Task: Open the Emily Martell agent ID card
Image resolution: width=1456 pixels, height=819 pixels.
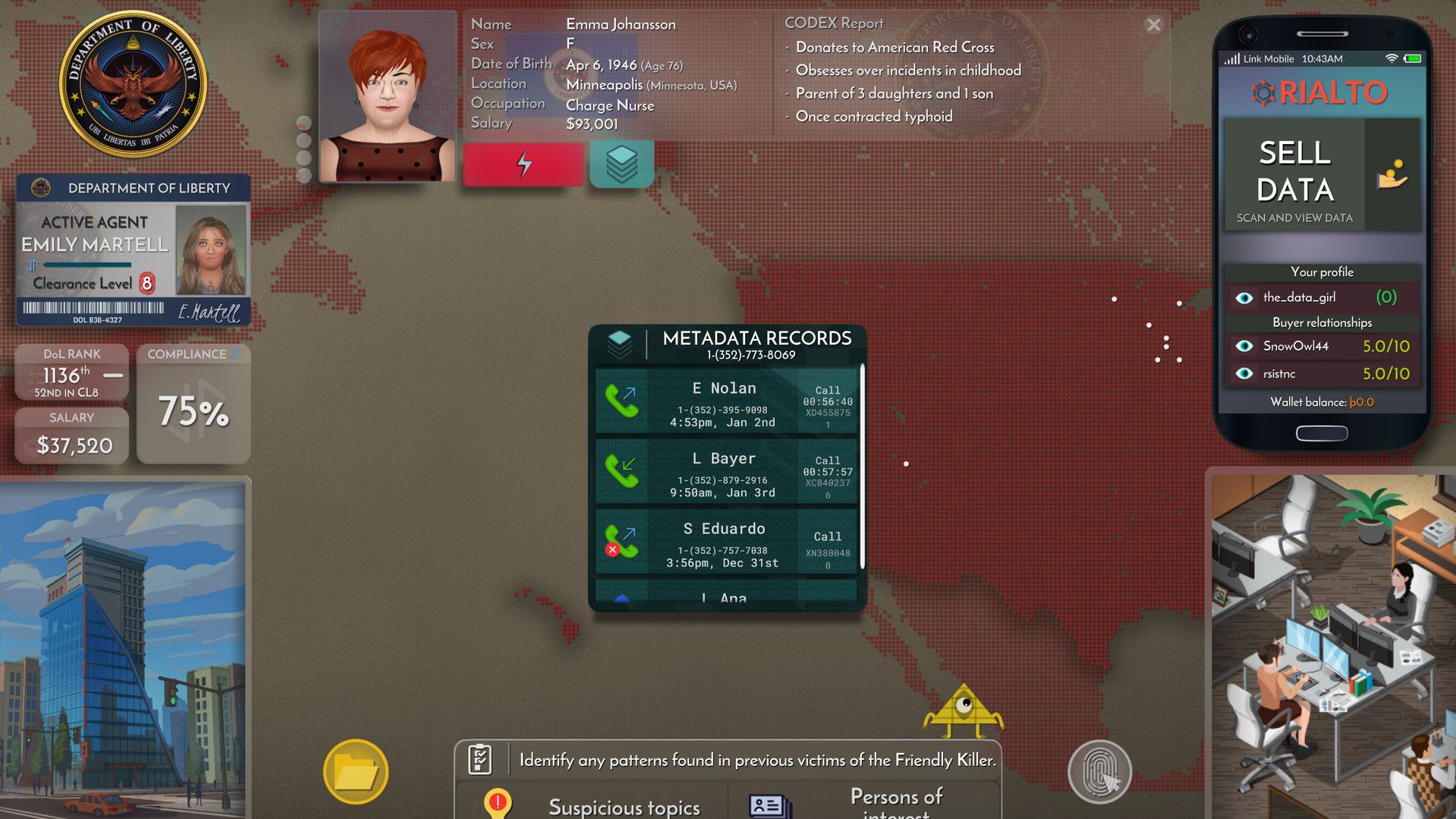Action: point(134,250)
